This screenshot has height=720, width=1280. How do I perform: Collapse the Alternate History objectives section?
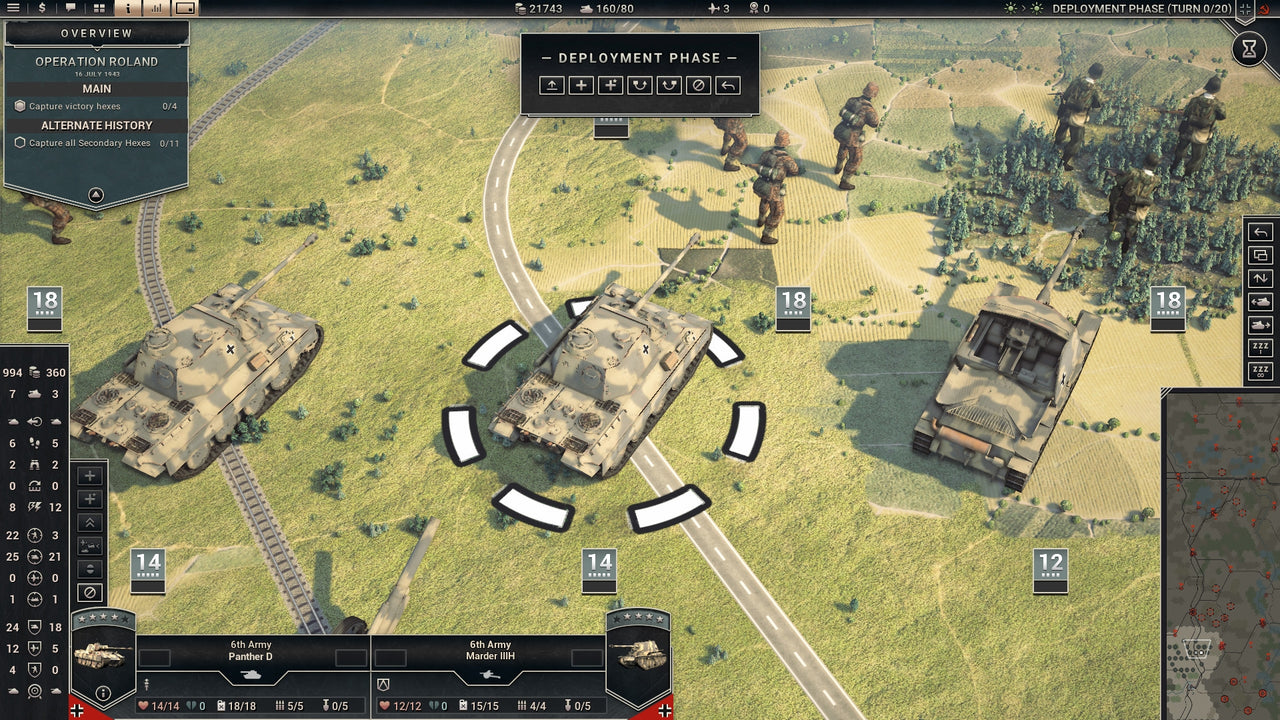[95, 125]
